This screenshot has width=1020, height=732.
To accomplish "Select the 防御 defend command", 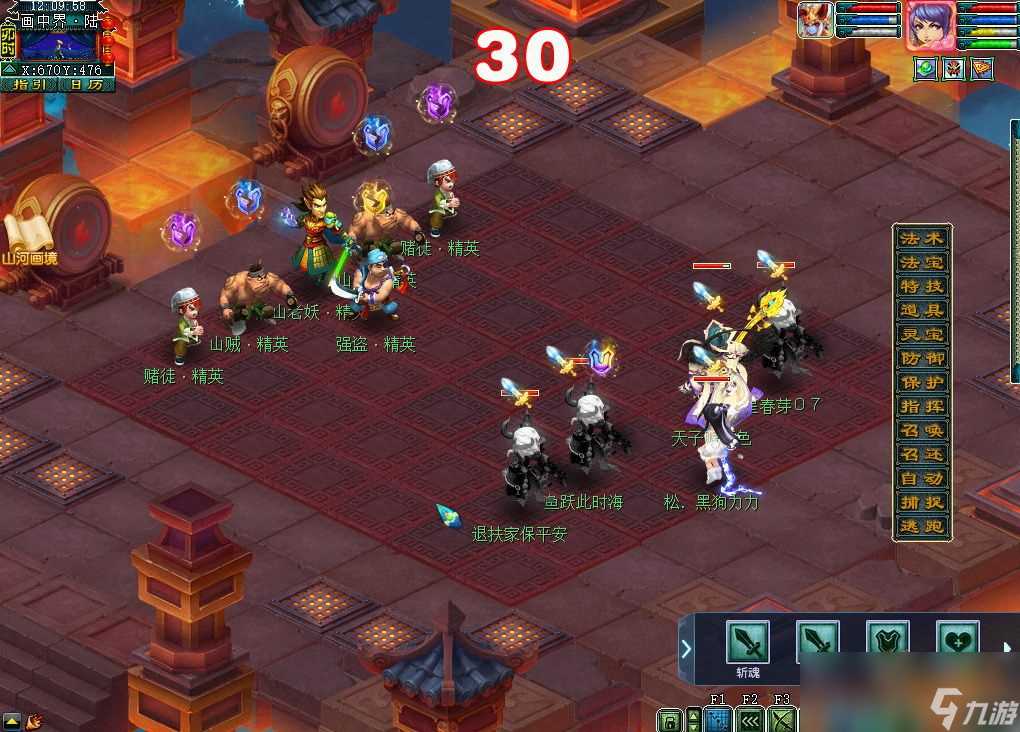I will click(921, 359).
